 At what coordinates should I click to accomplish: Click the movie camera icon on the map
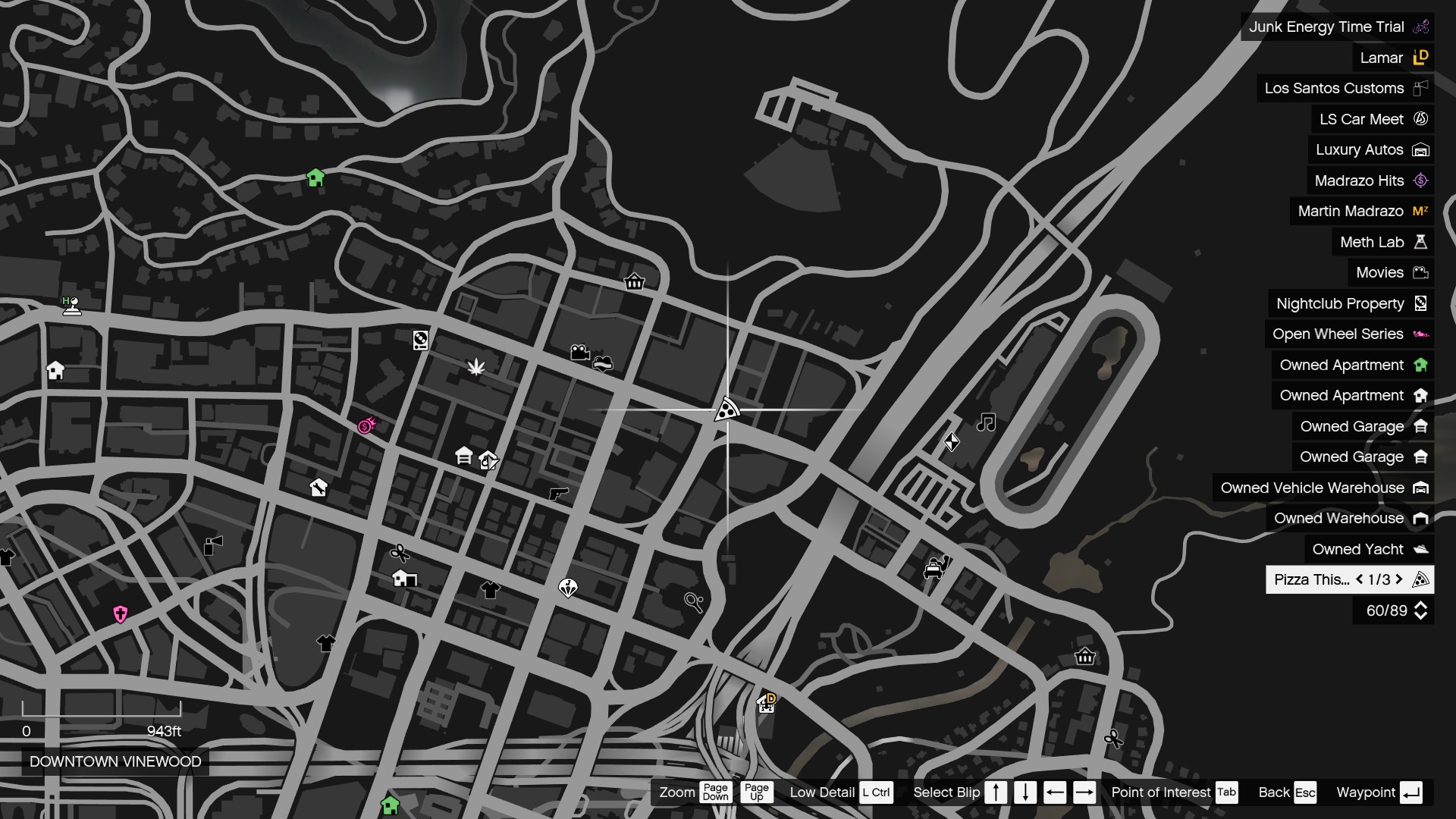pyautogui.click(x=580, y=351)
